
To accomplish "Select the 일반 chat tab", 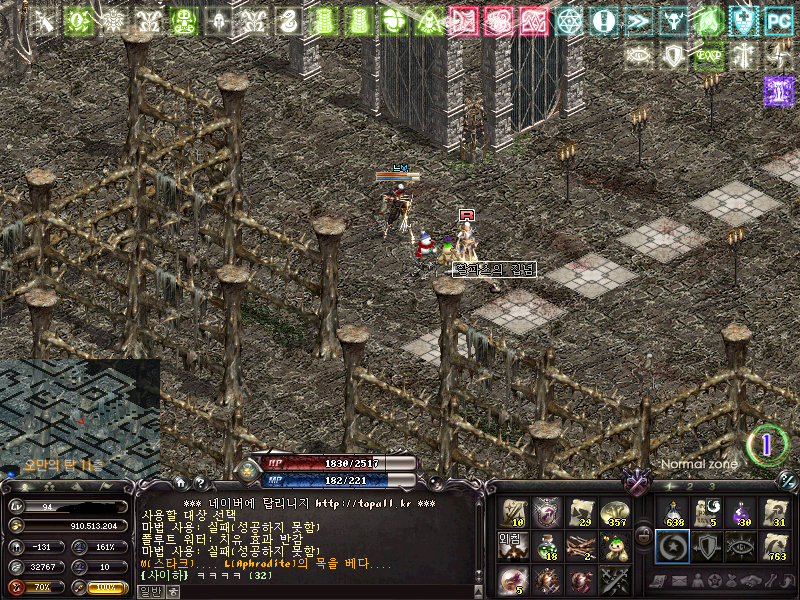I will [x=149, y=591].
